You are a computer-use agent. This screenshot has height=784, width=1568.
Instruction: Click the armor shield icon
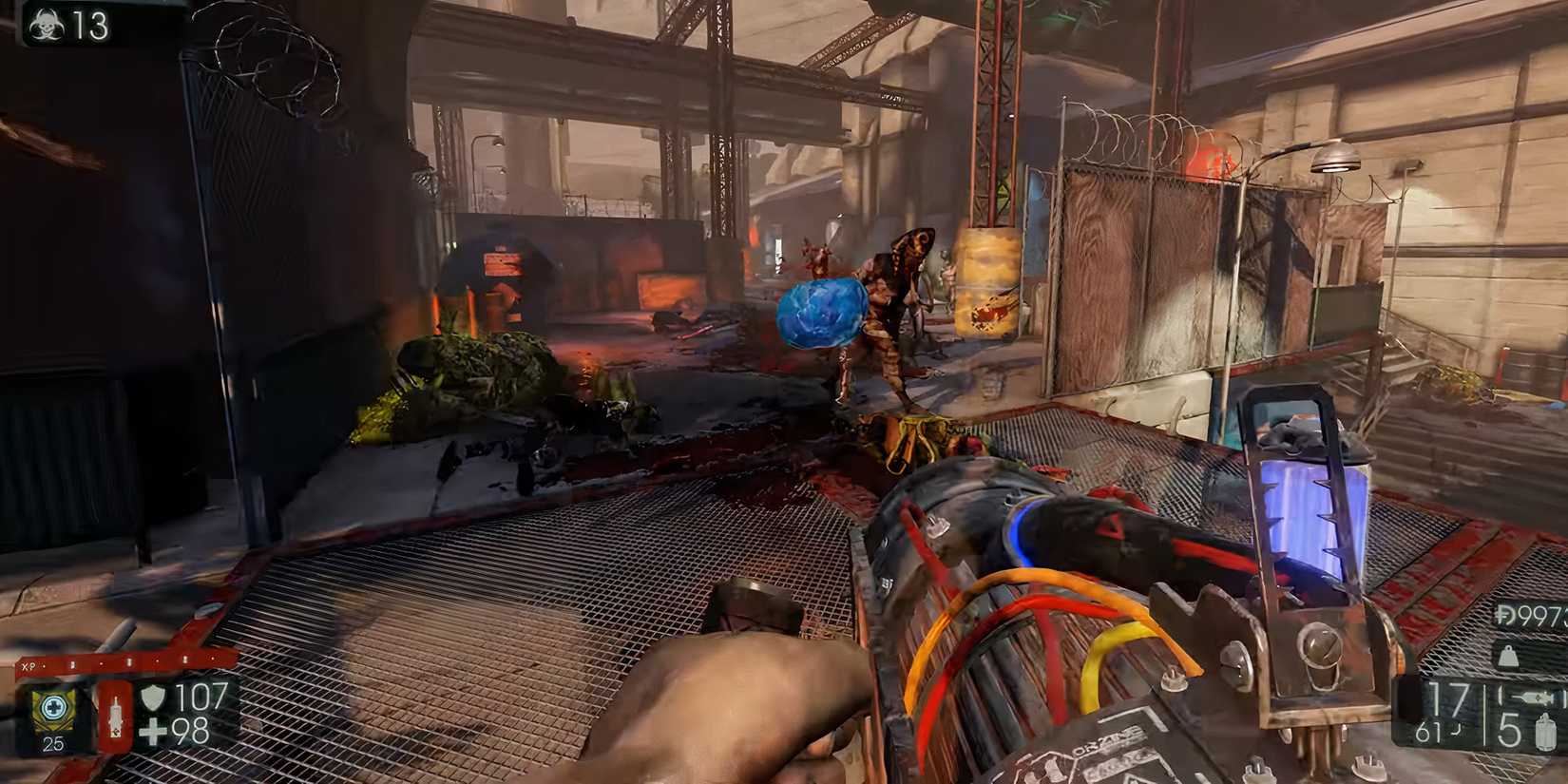point(154,698)
